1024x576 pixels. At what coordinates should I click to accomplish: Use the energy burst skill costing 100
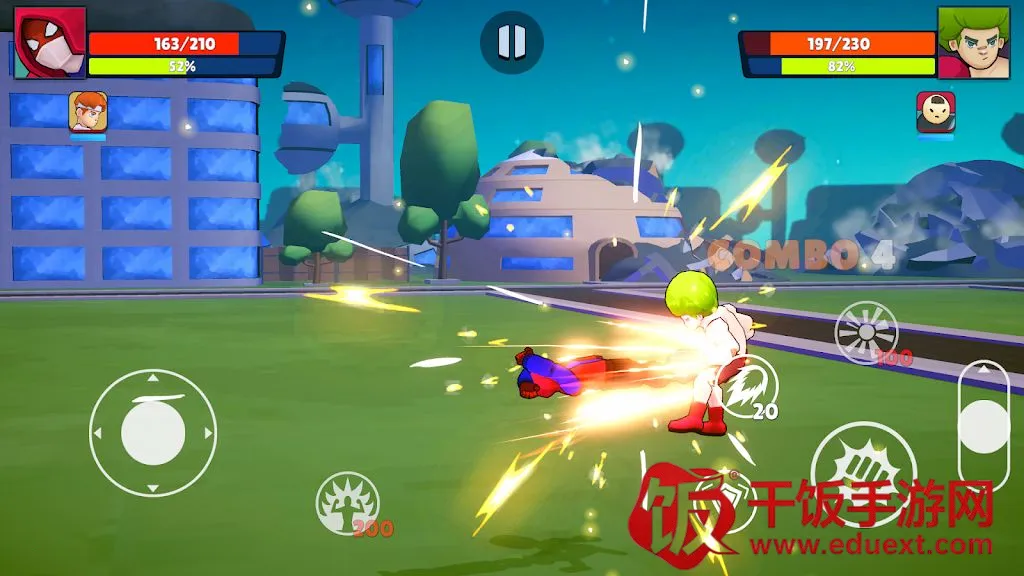tap(866, 333)
